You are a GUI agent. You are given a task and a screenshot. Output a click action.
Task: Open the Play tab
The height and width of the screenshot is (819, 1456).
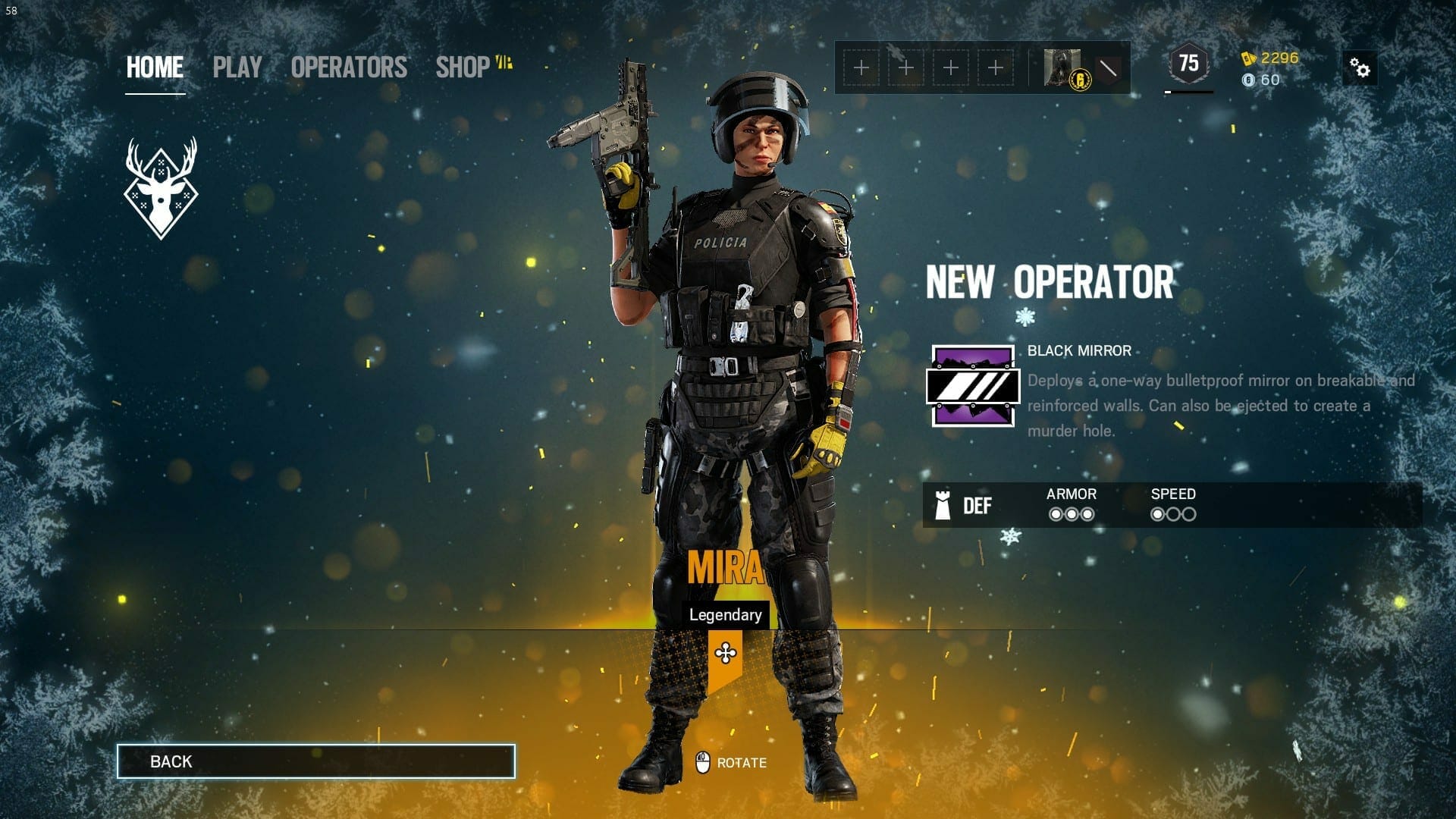(x=237, y=67)
